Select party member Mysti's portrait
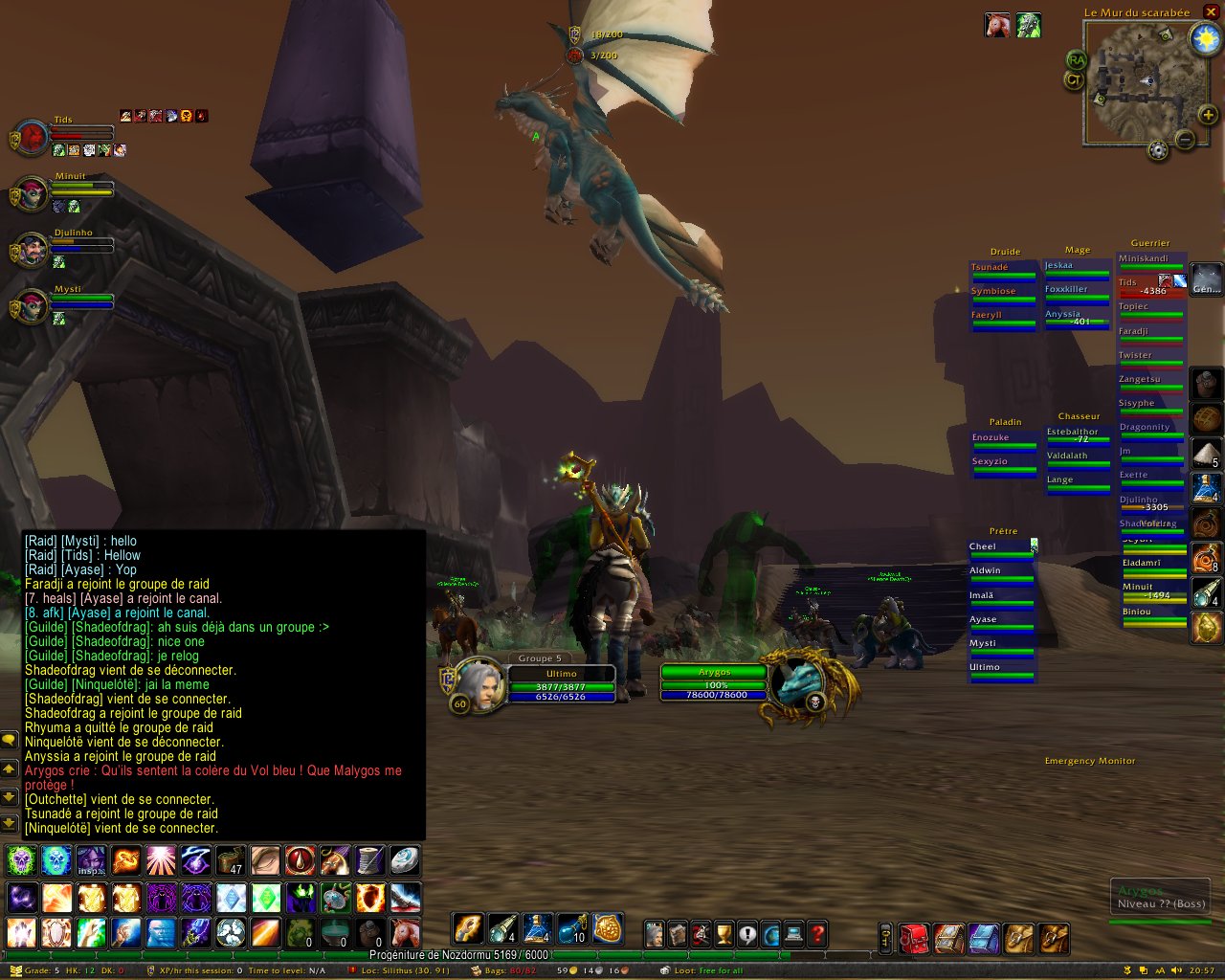The height and width of the screenshot is (980, 1225). (32, 307)
